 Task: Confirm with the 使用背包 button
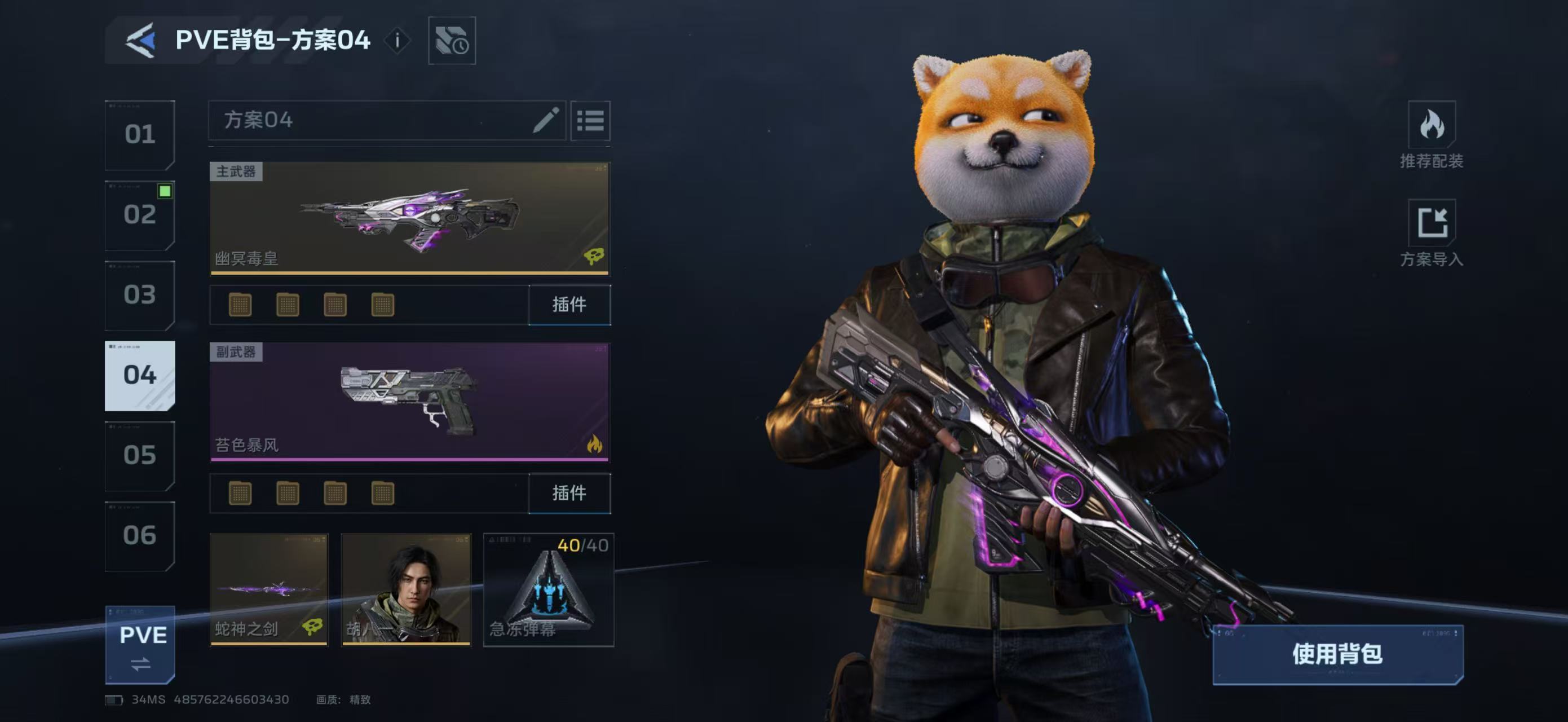[1337, 654]
